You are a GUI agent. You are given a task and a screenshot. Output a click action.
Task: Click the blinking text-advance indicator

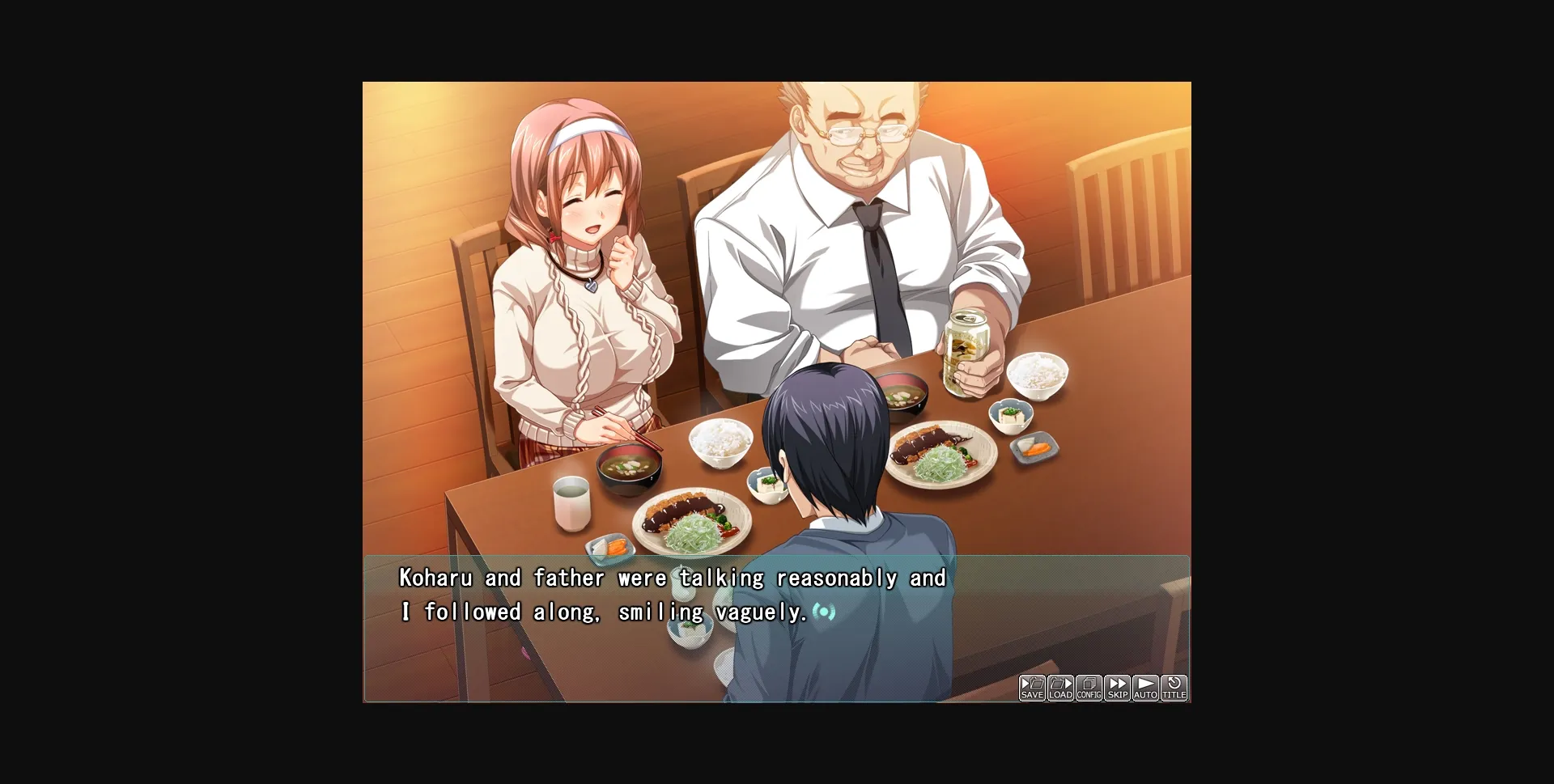pos(822,612)
